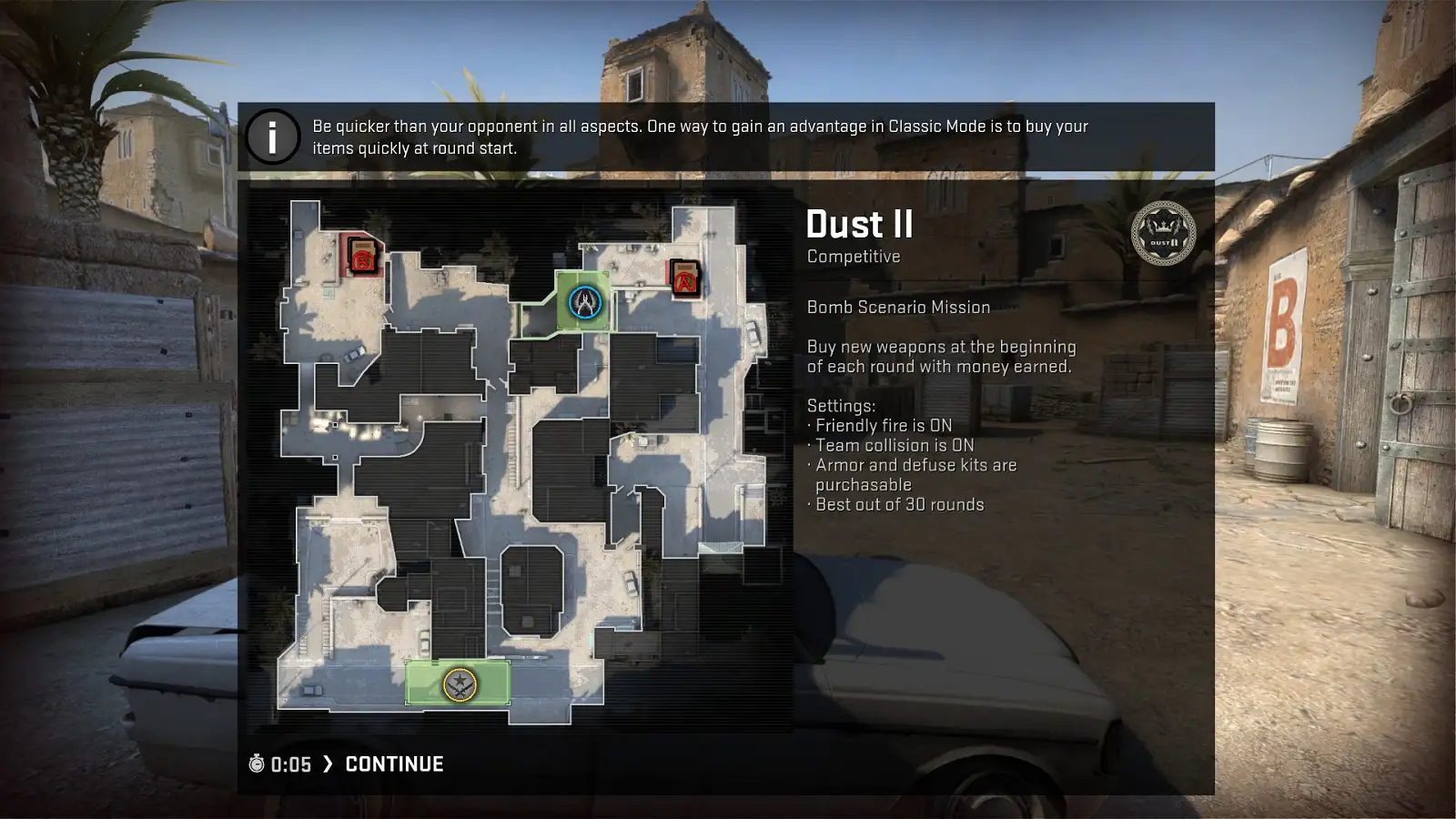Click the Best out of 30 rounds setting
This screenshot has height=819, width=1456.
click(x=895, y=503)
